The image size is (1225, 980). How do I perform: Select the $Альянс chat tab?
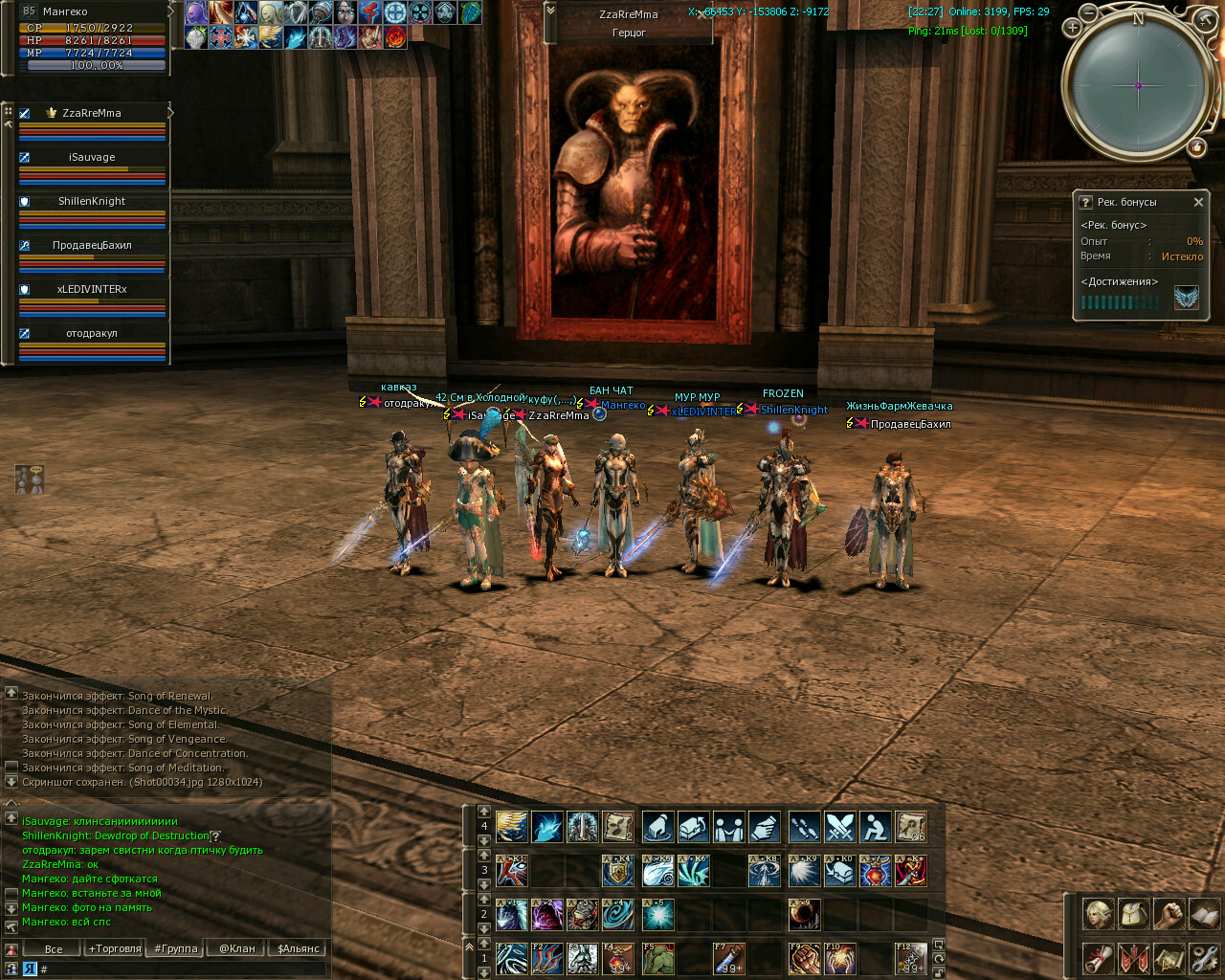[x=299, y=948]
